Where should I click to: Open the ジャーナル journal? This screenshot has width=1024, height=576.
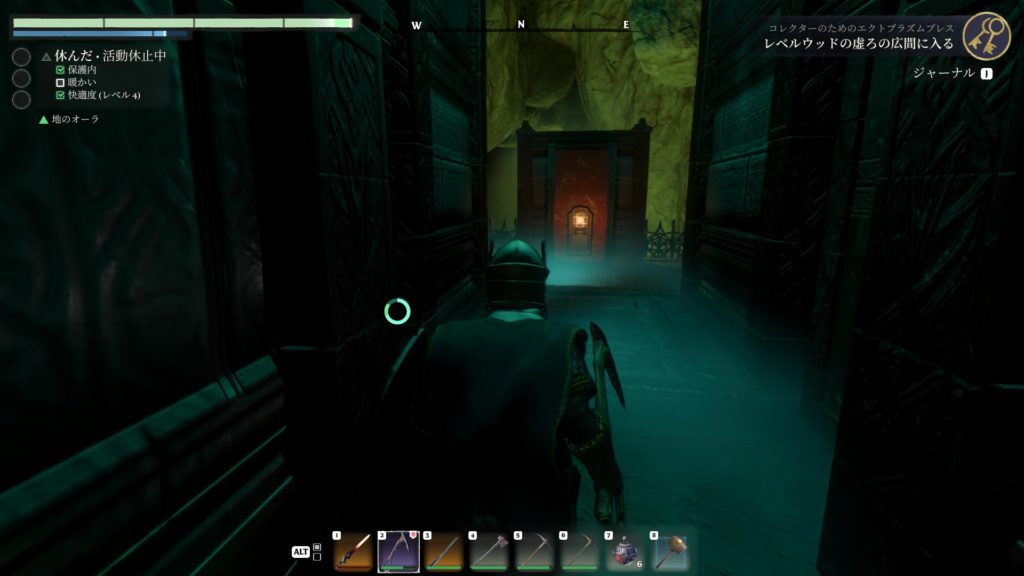point(942,73)
